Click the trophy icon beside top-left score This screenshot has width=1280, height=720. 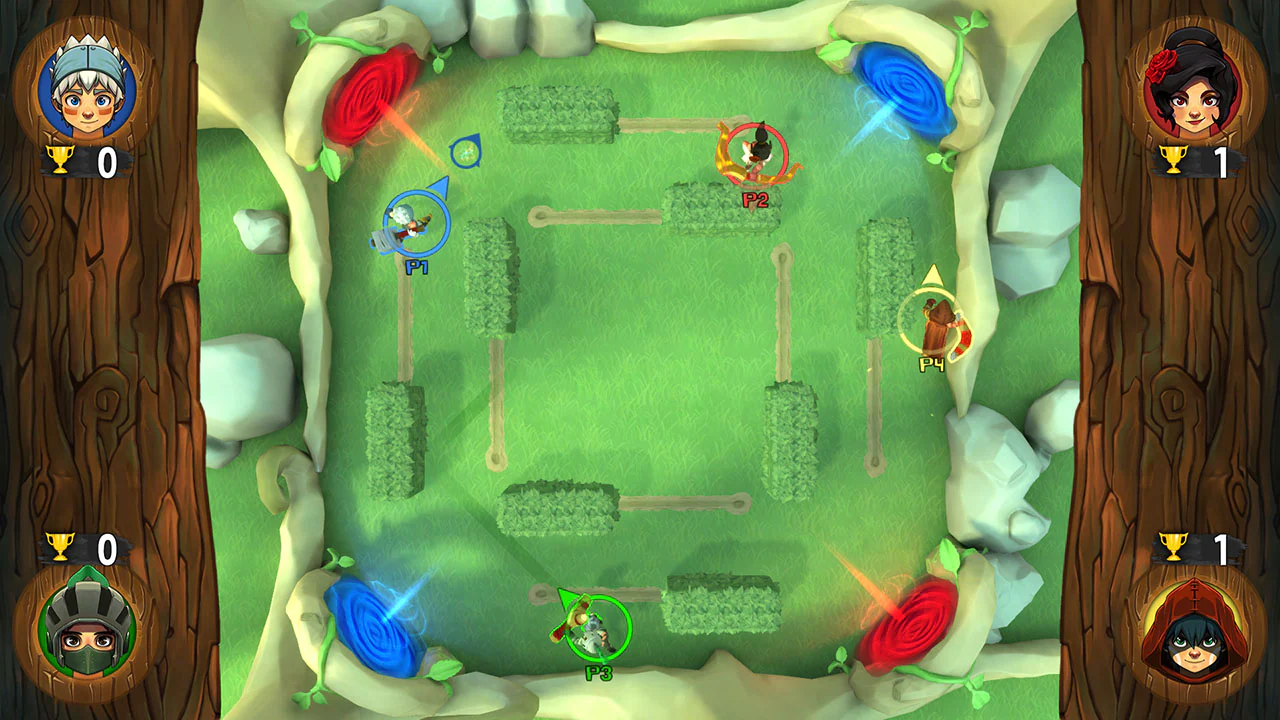[x=62, y=157]
